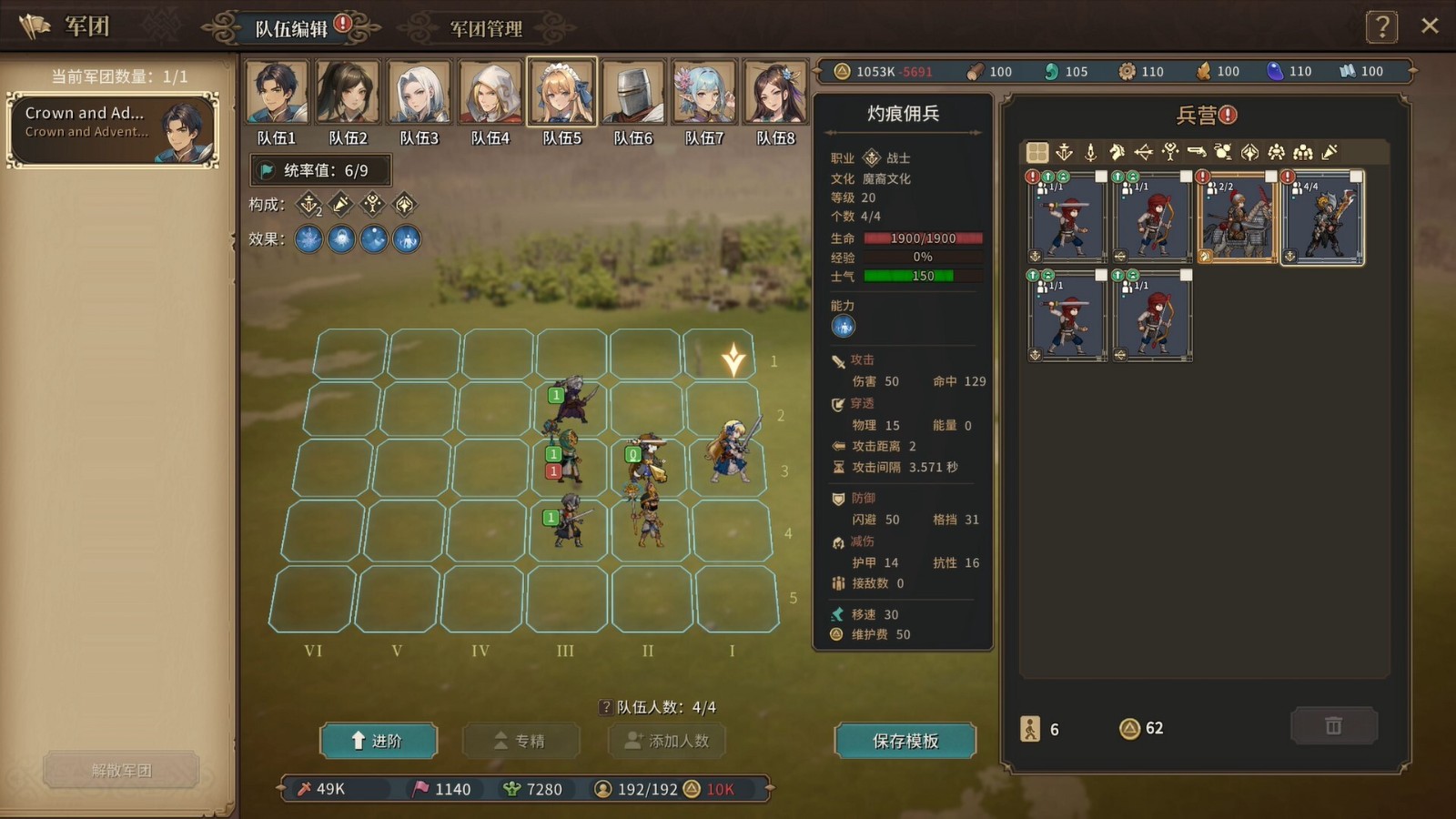The image size is (1456, 819).
Task: Open the question mark help button
Action: (1381, 27)
